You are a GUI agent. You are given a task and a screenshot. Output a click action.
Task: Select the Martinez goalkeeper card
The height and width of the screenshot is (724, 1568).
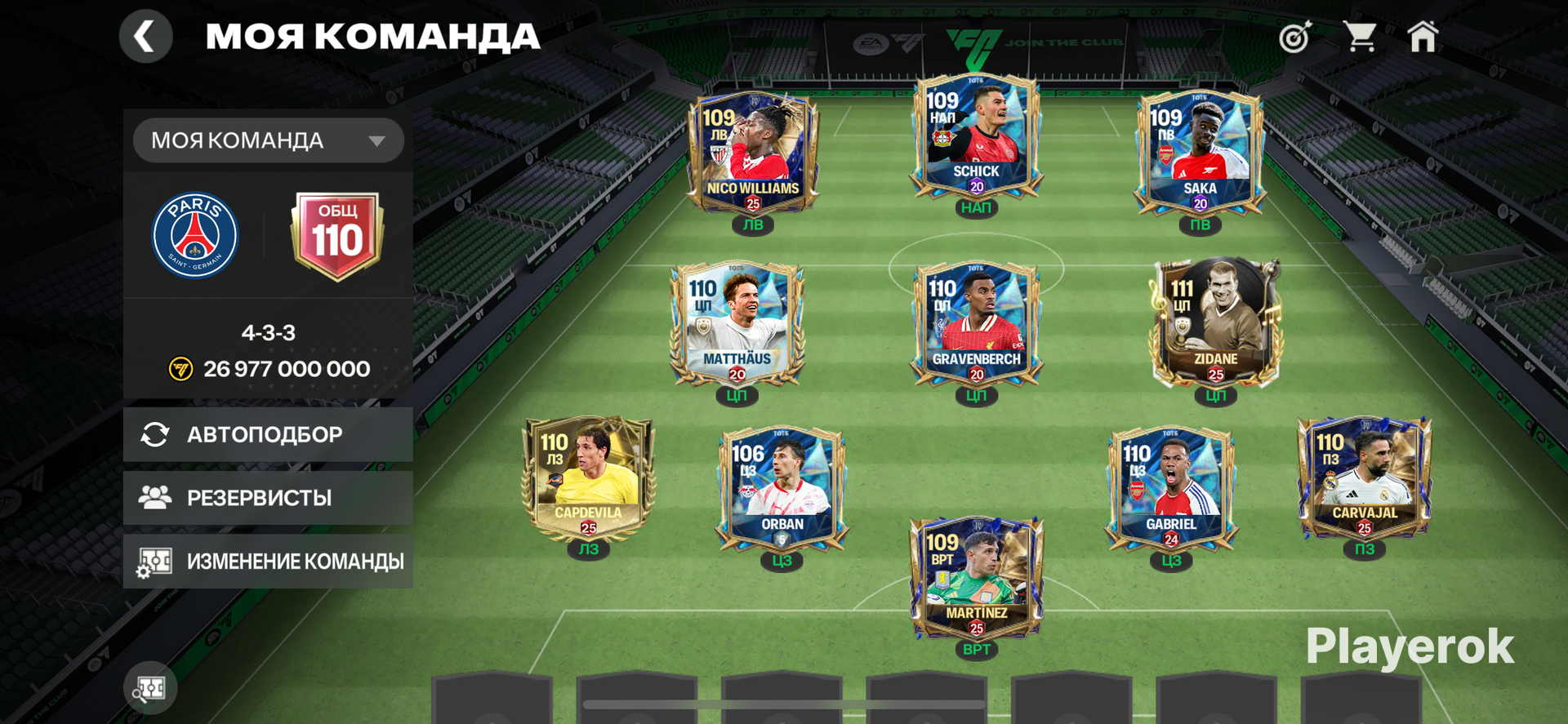pos(976,580)
